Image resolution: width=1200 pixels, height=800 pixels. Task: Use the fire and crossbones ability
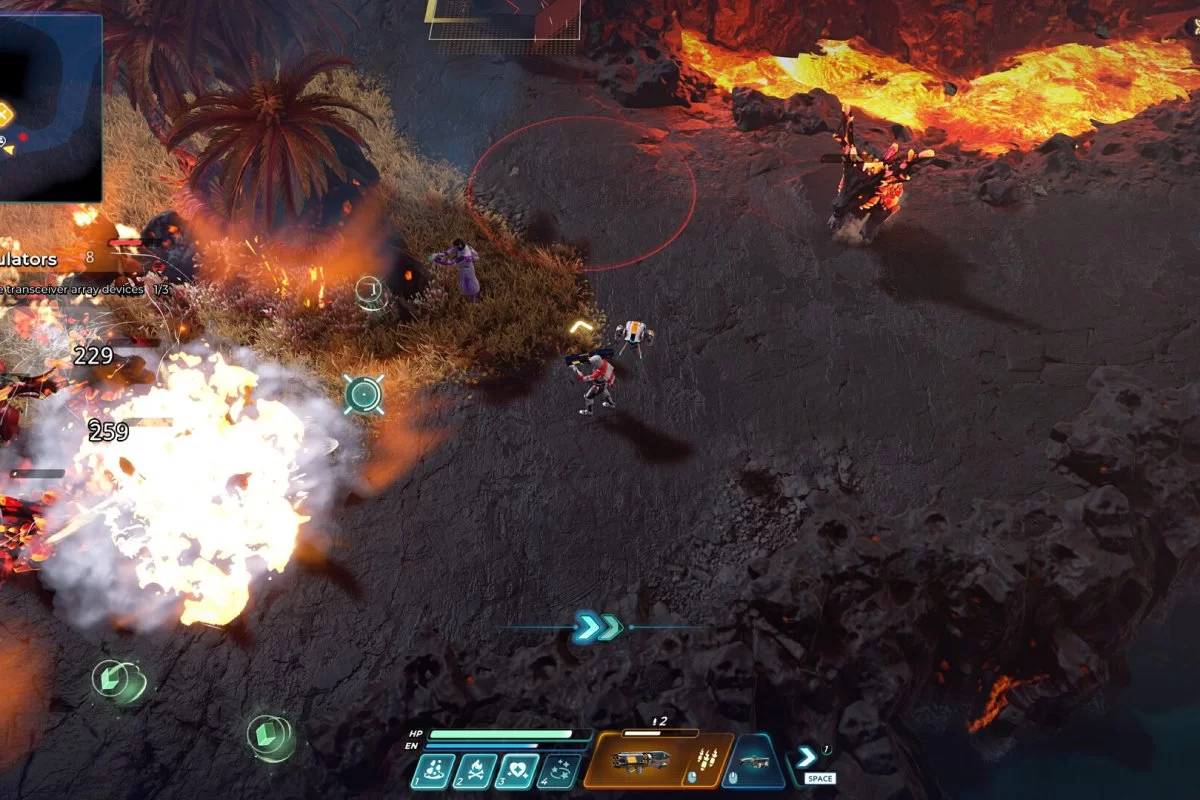tap(476, 772)
